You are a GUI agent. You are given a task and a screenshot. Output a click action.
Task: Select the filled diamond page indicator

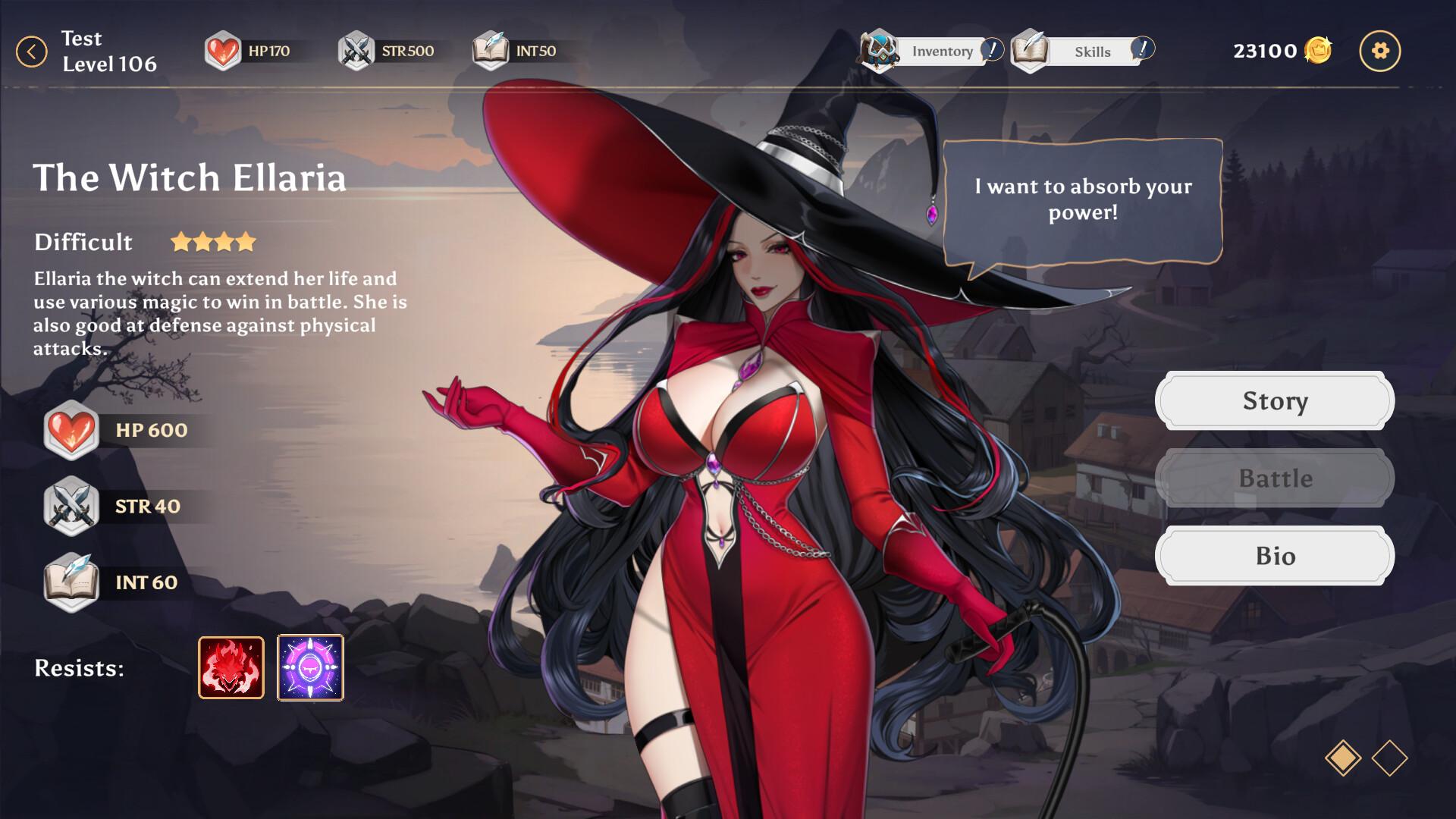pyautogui.click(x=1342, y=758)
